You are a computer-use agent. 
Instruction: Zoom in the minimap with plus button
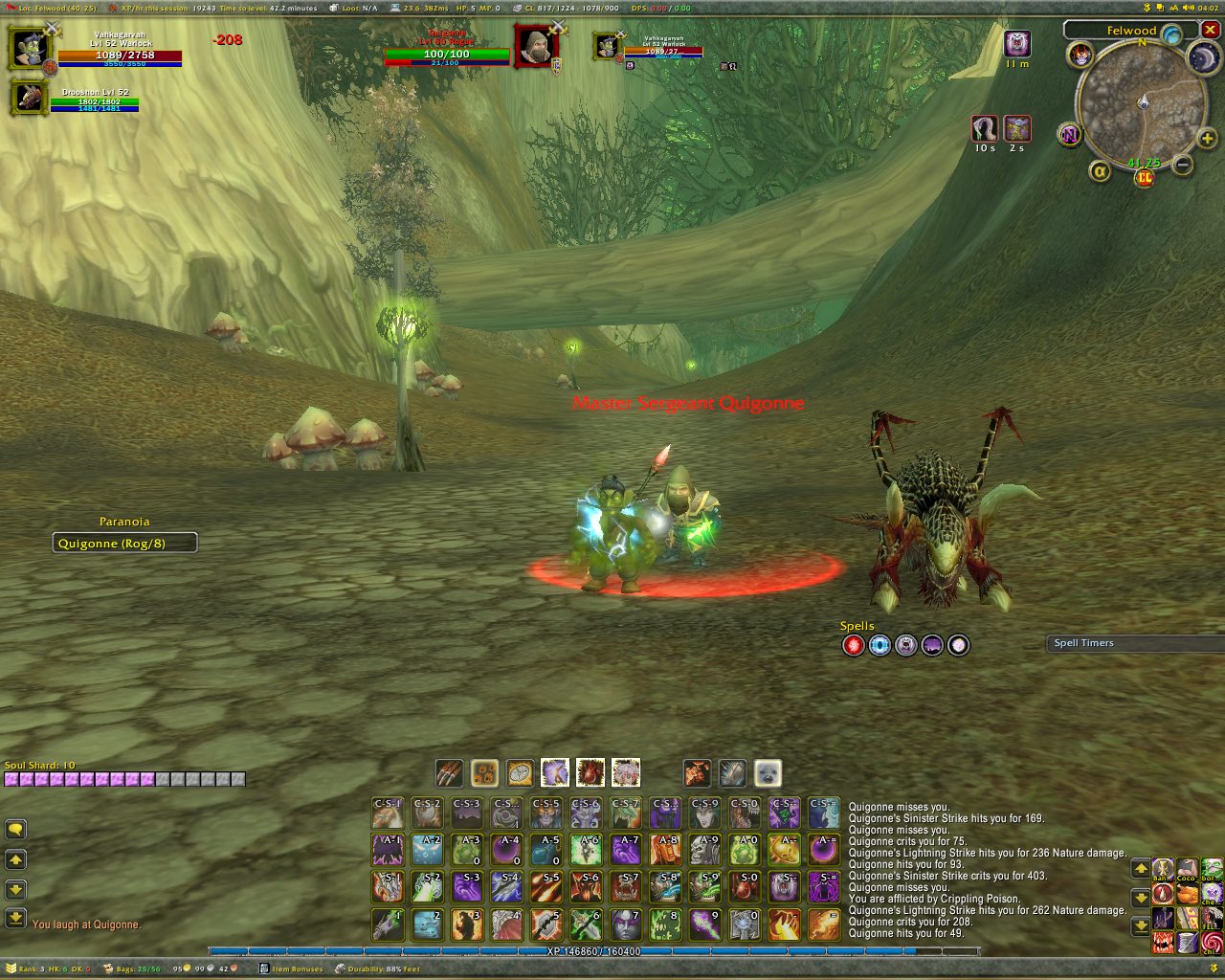point(1208,139)
